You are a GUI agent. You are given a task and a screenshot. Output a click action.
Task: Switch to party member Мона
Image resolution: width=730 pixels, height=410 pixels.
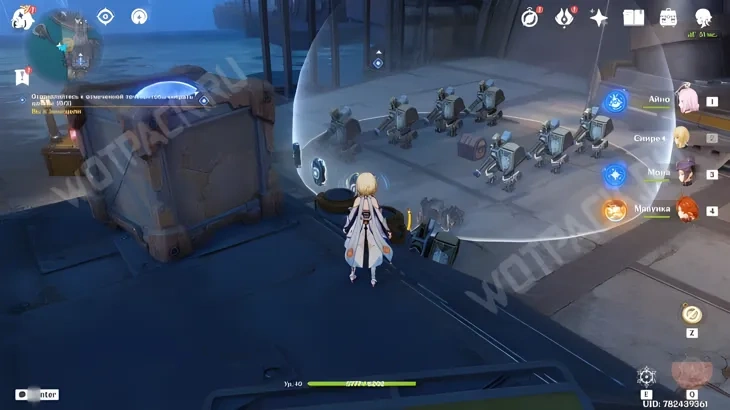[x=685, y=173]
